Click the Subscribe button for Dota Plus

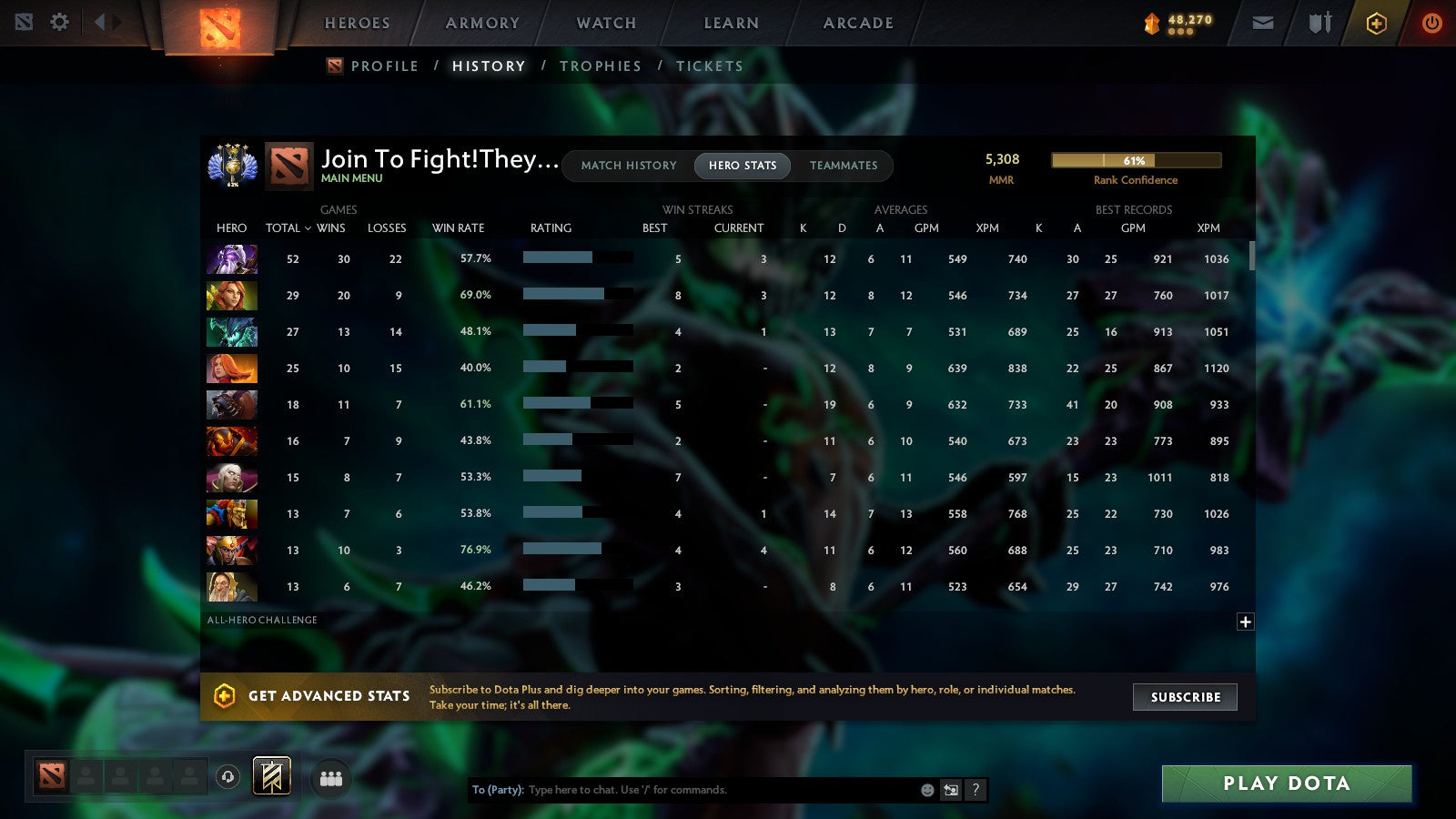click(1184, 697)
